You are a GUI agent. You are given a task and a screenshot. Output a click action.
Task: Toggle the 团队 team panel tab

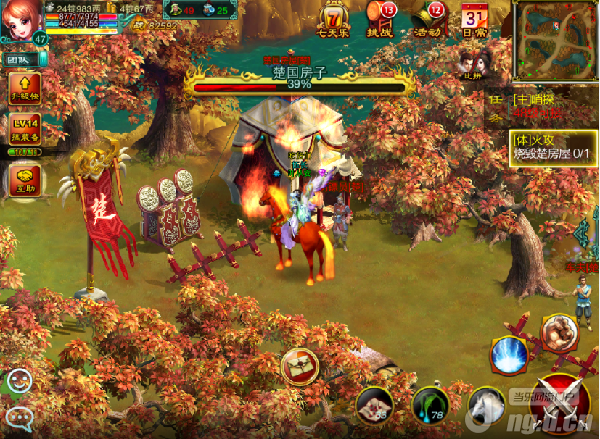click(x=20, y=59)
